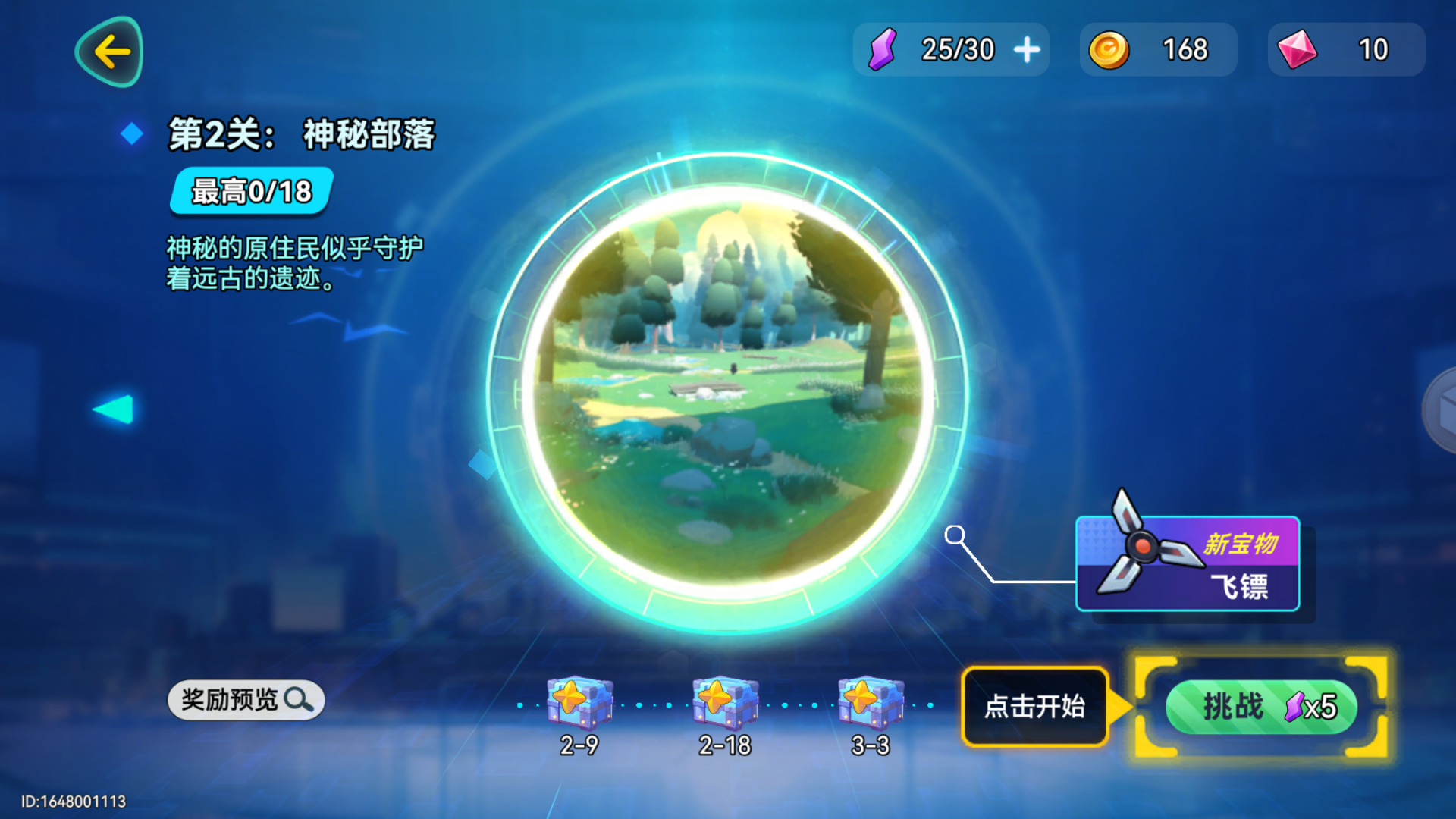Select the pink gem currency icon
This screenshot has height=819, width=1456.
(1298, 48)
